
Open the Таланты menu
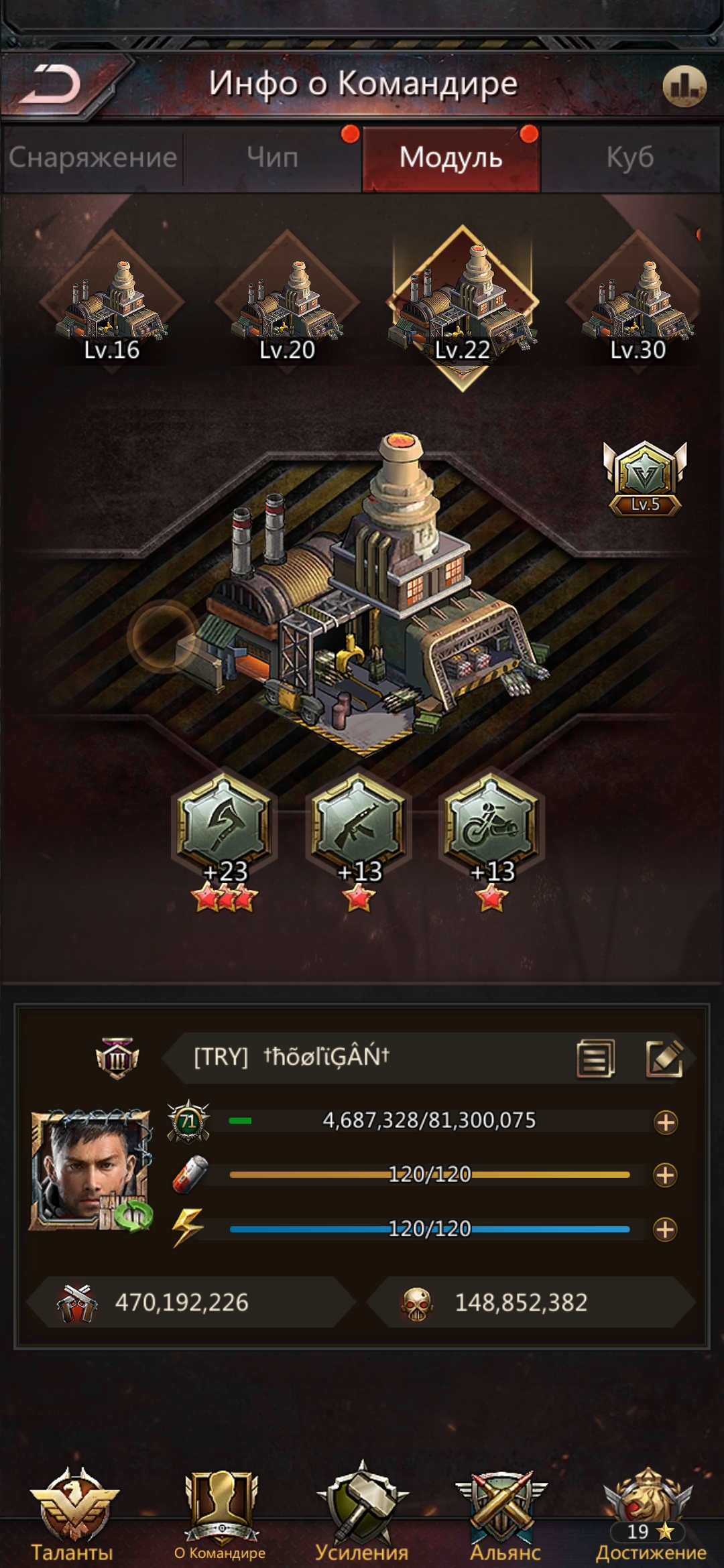click(x=72, y=1514)
